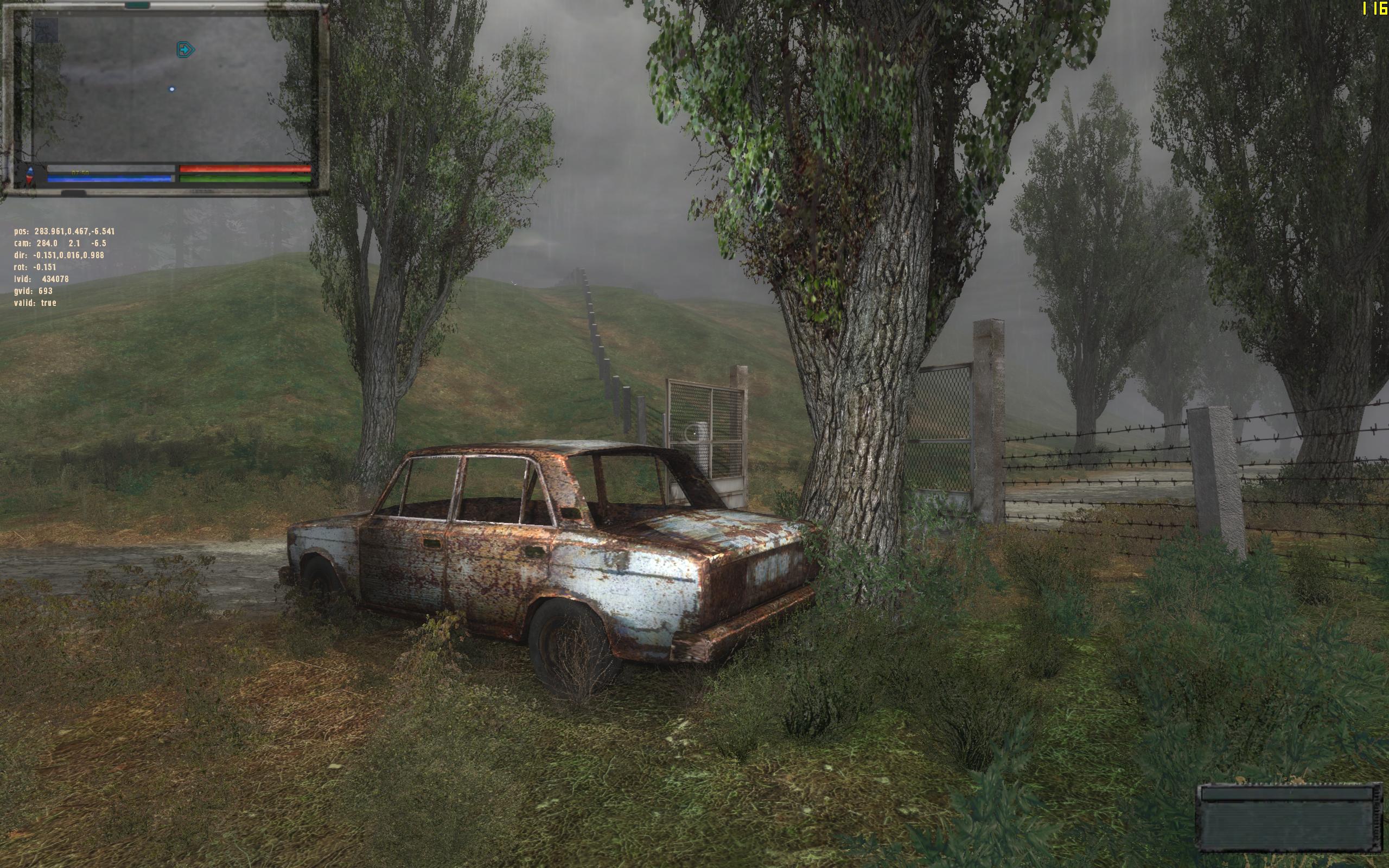The width and height of the screenshot is (1389, 868).
Task: Click the red-blue compass icon beside status bars
Action: (30, 174)
